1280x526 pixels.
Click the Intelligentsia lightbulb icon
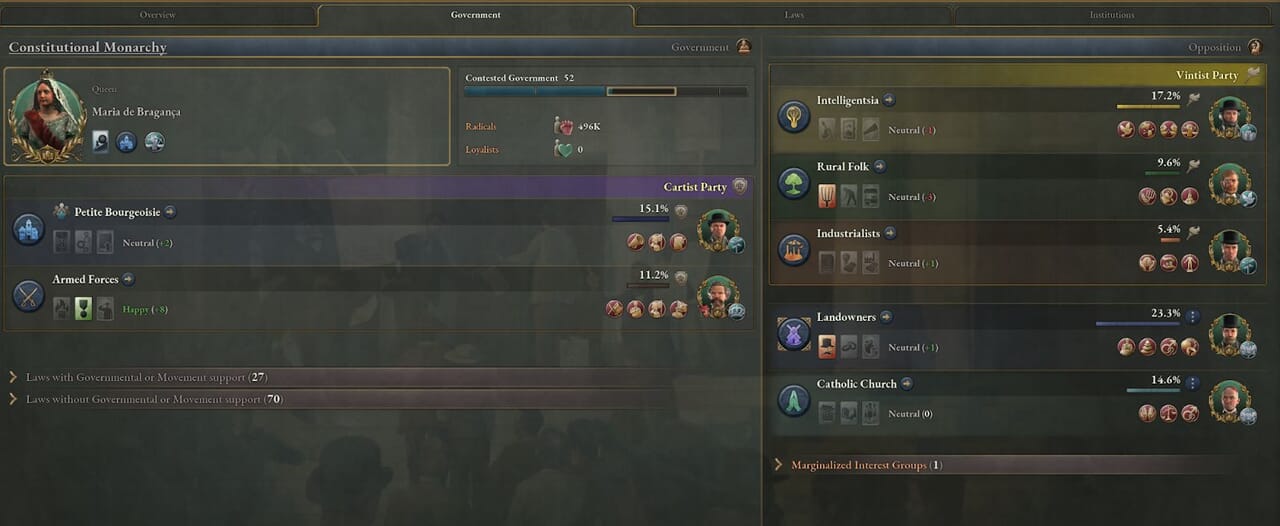click(x=794, y=116)
